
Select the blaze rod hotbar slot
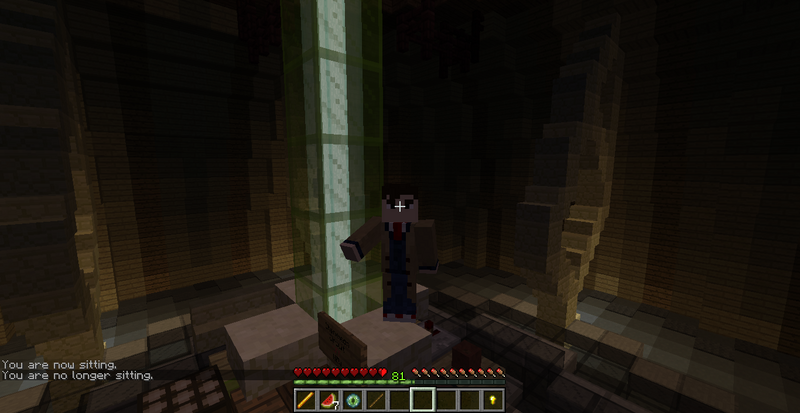tap(305, 400)
